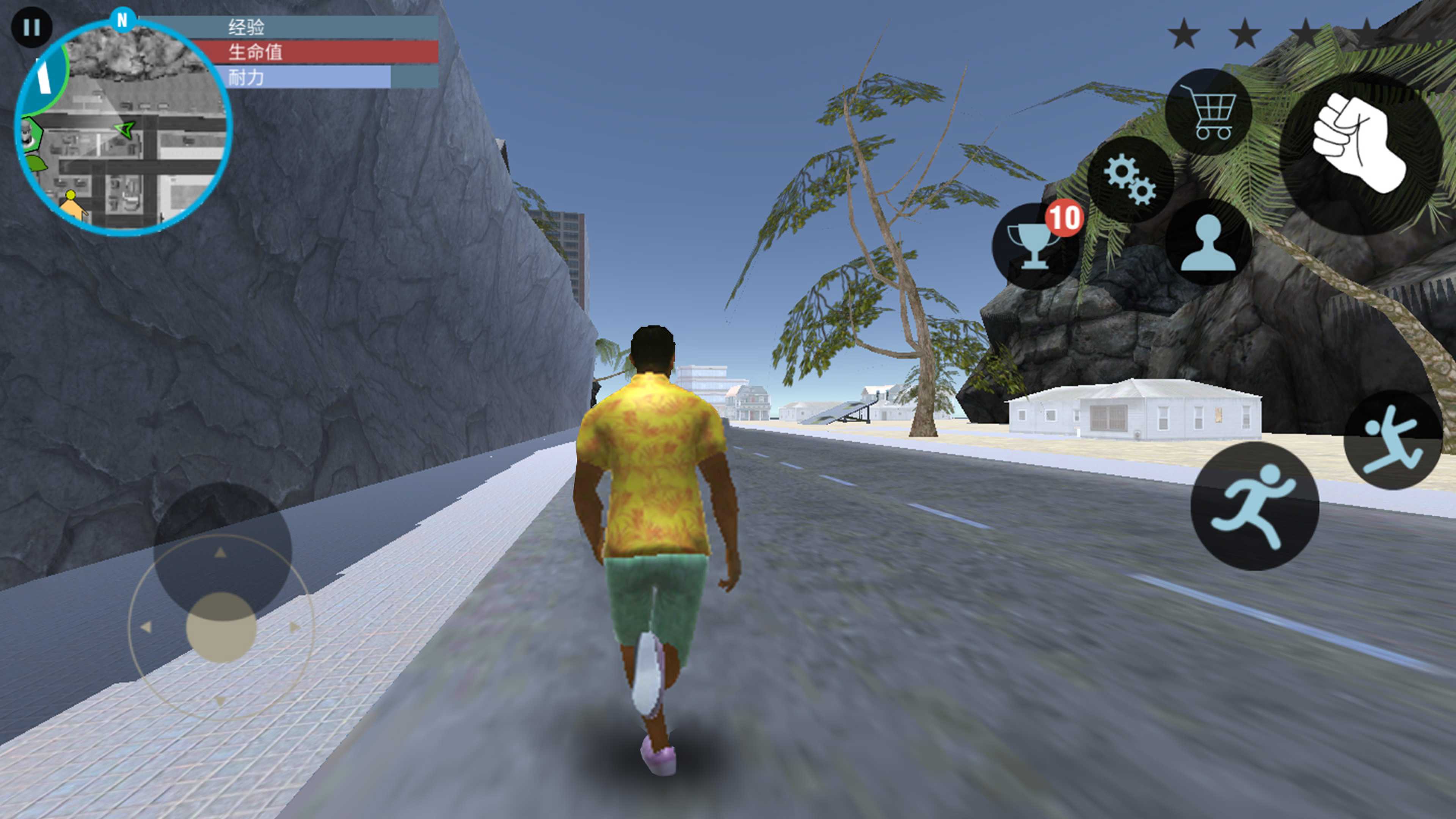This screenshot has height=819, width=1456.
Task: Pause the game with the pause button
Action: [x=31, y=27]
